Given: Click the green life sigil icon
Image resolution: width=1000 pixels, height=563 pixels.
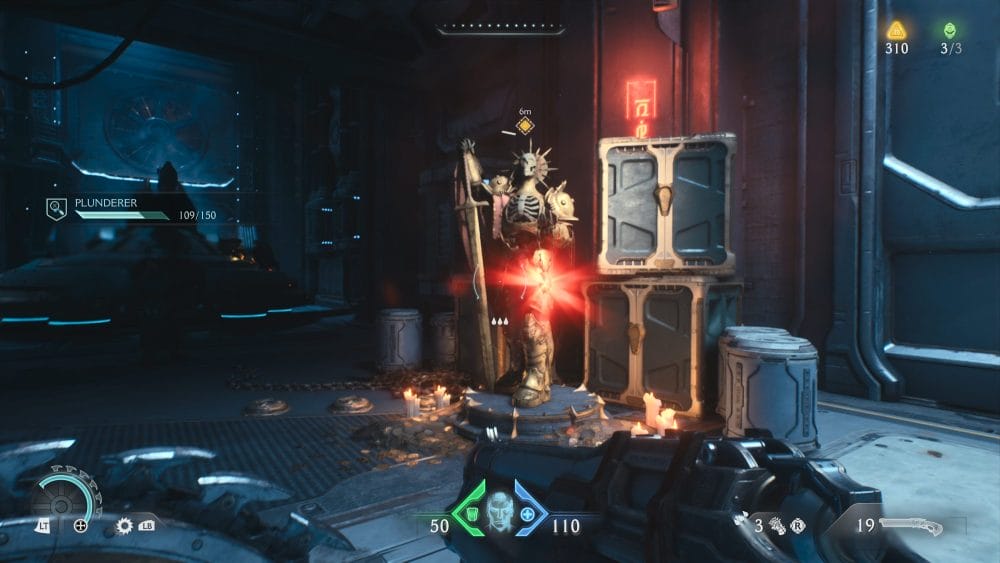Looking at the screenshot, I should (x=949, y=30).
